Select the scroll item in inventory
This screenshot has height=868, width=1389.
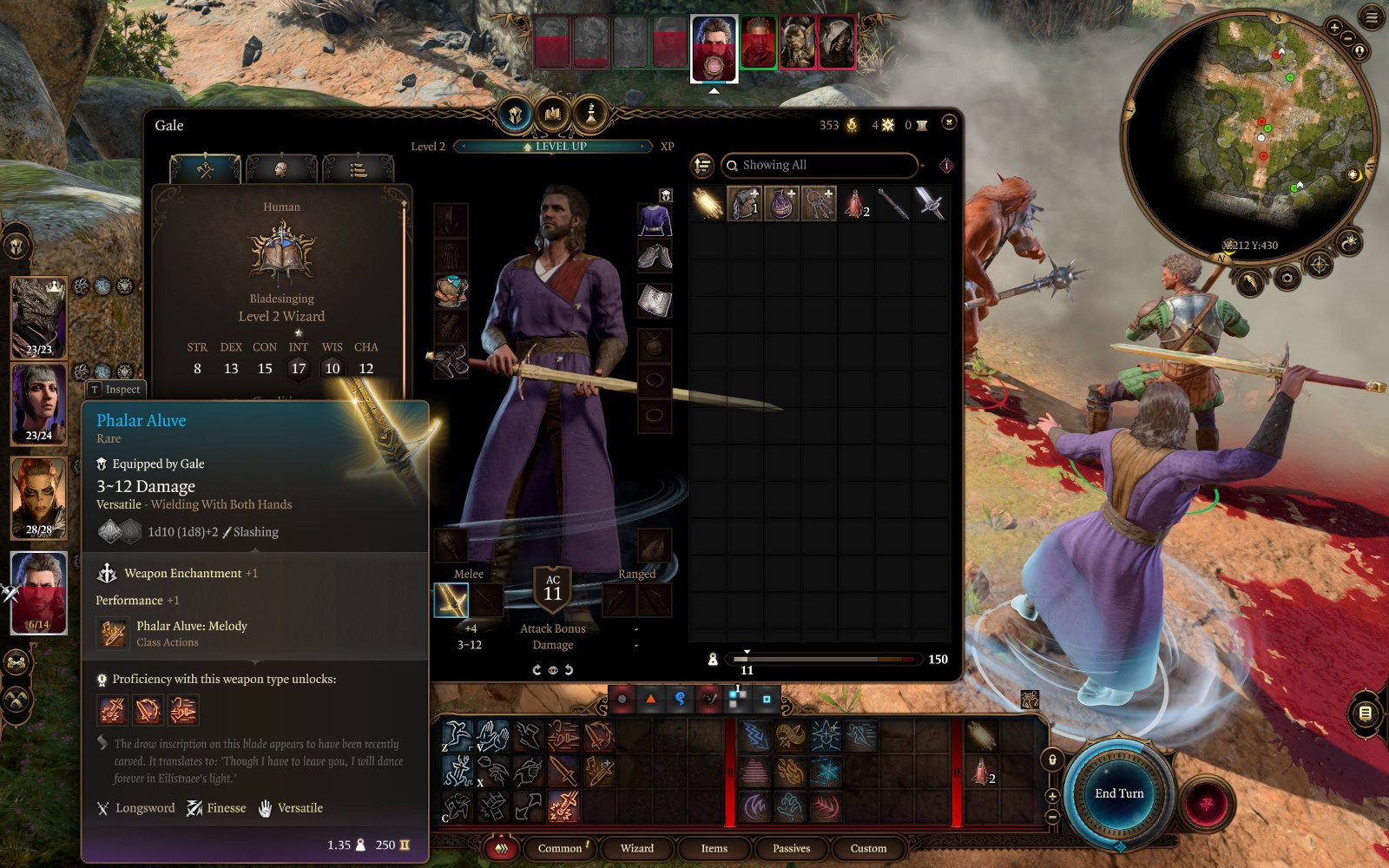pos(708,204)
